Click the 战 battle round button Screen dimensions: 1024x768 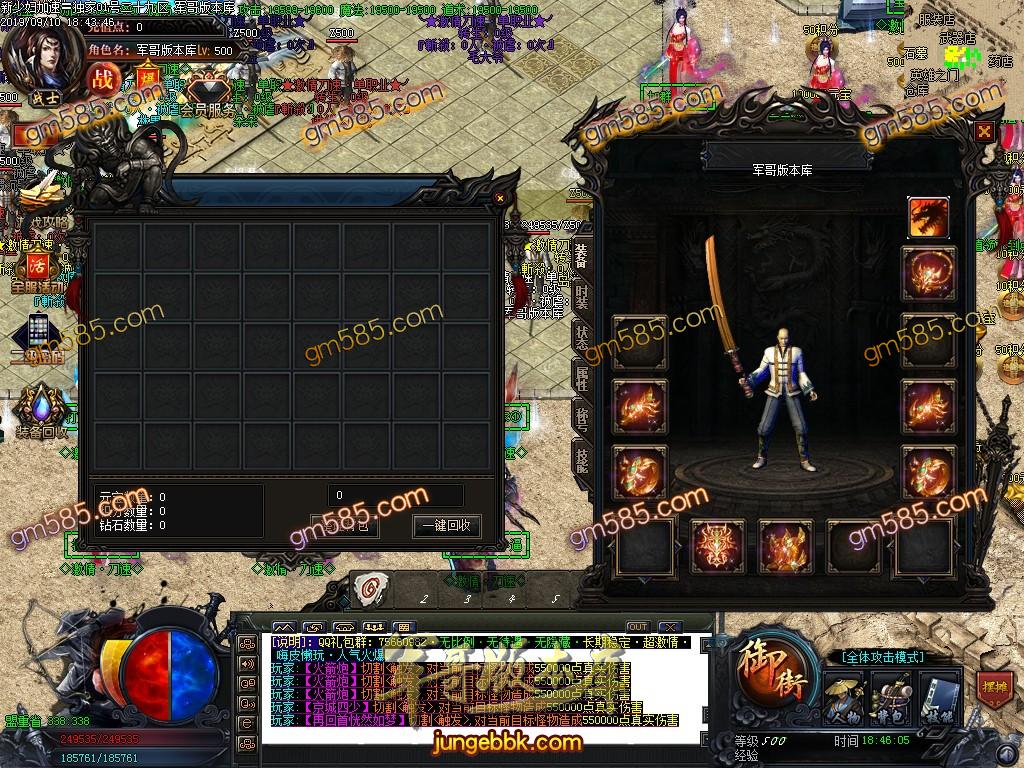click(103, 77)
